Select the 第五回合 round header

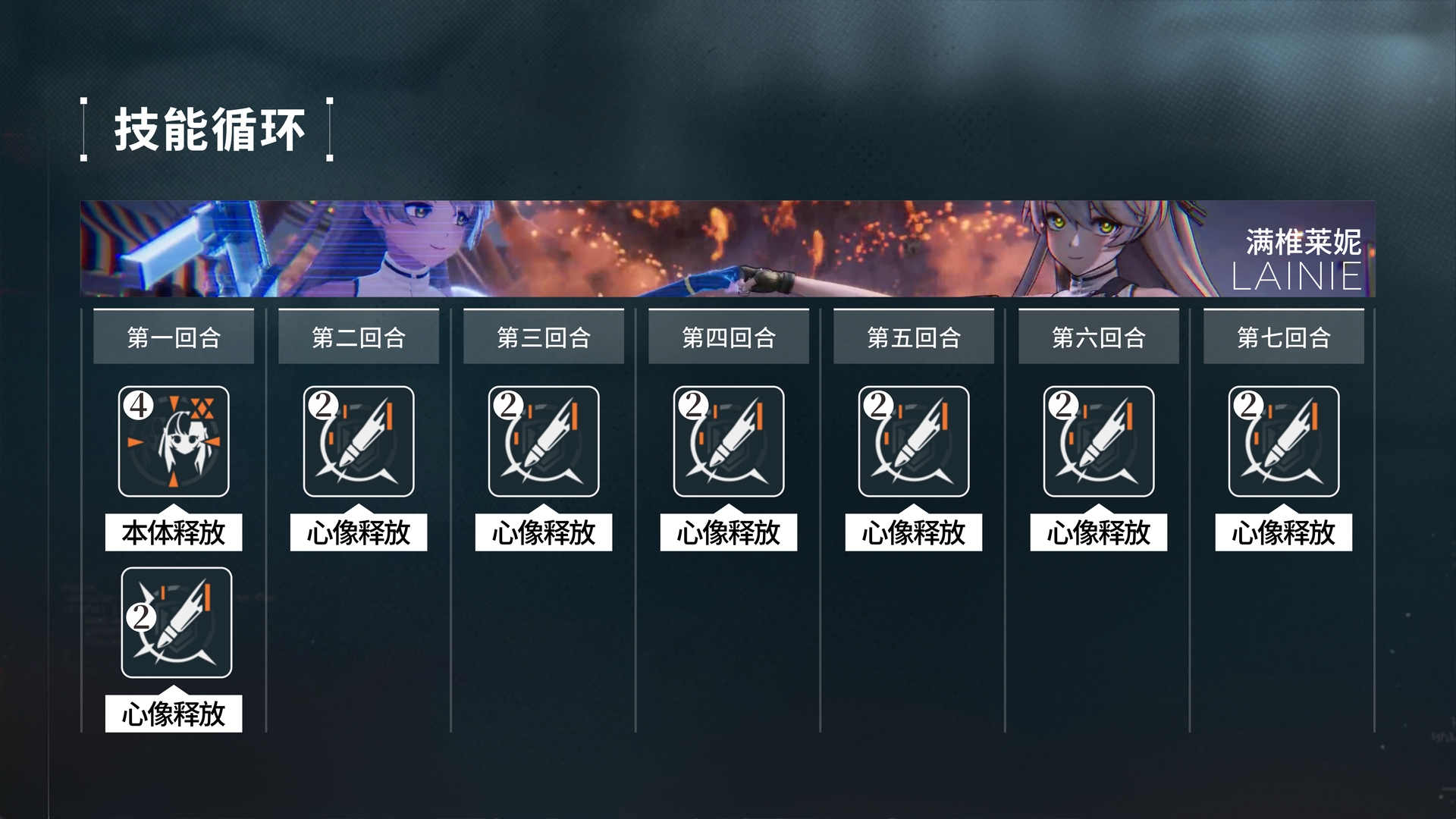pyautogui.click(x=914, y=337)
